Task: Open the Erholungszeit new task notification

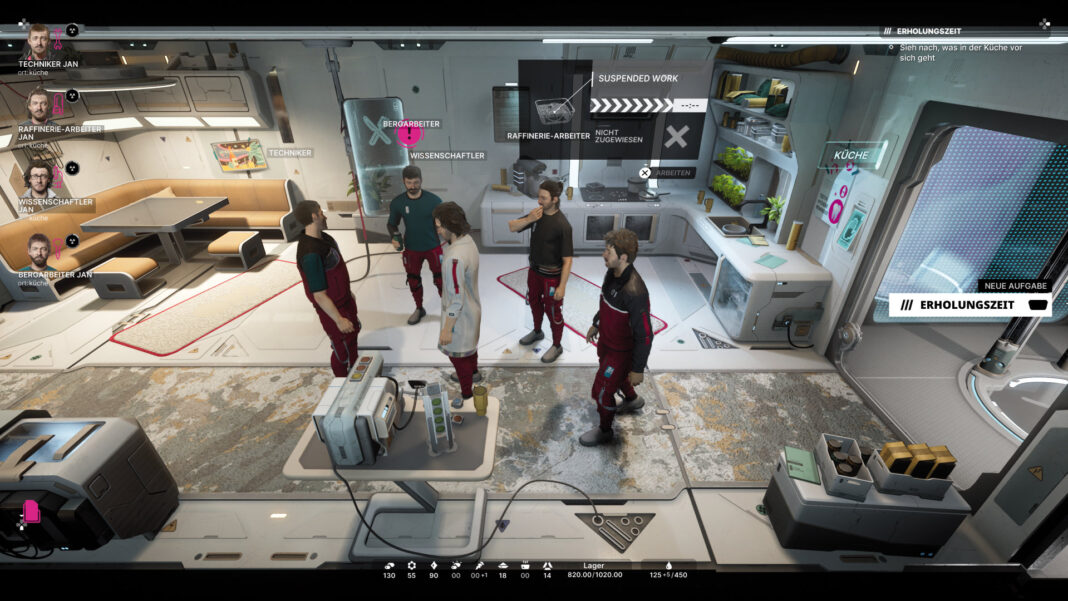Action: click(969, 304)
